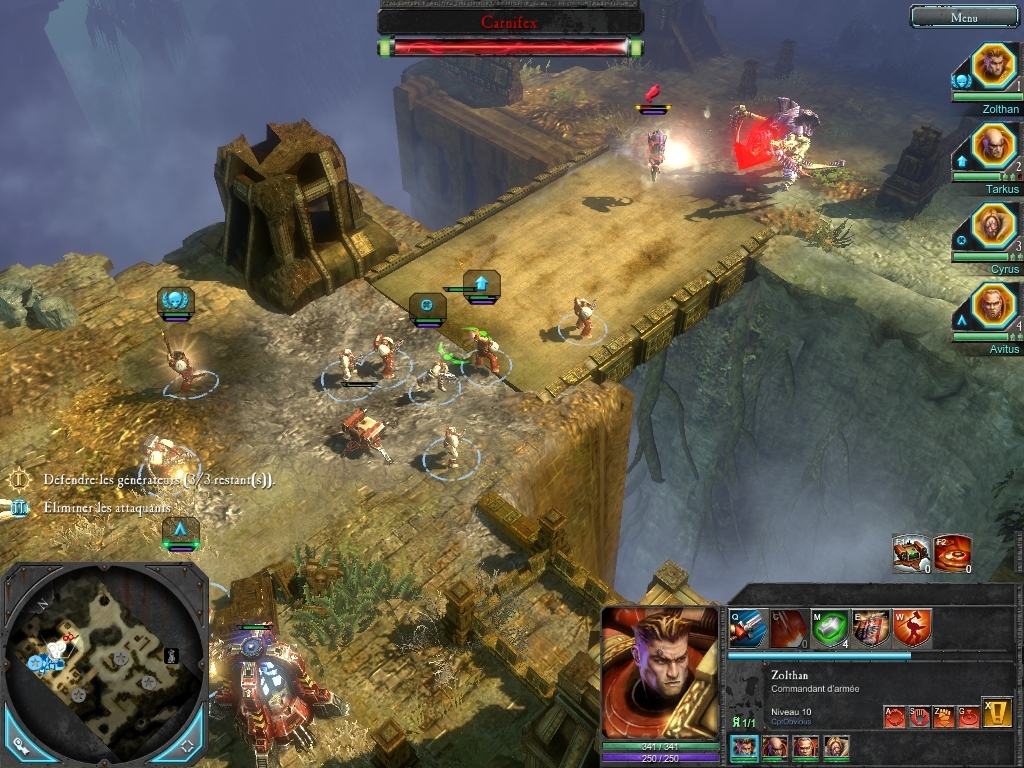Activate the E banner ability
Screen dimensions: 1024x768
click(871, 628)
